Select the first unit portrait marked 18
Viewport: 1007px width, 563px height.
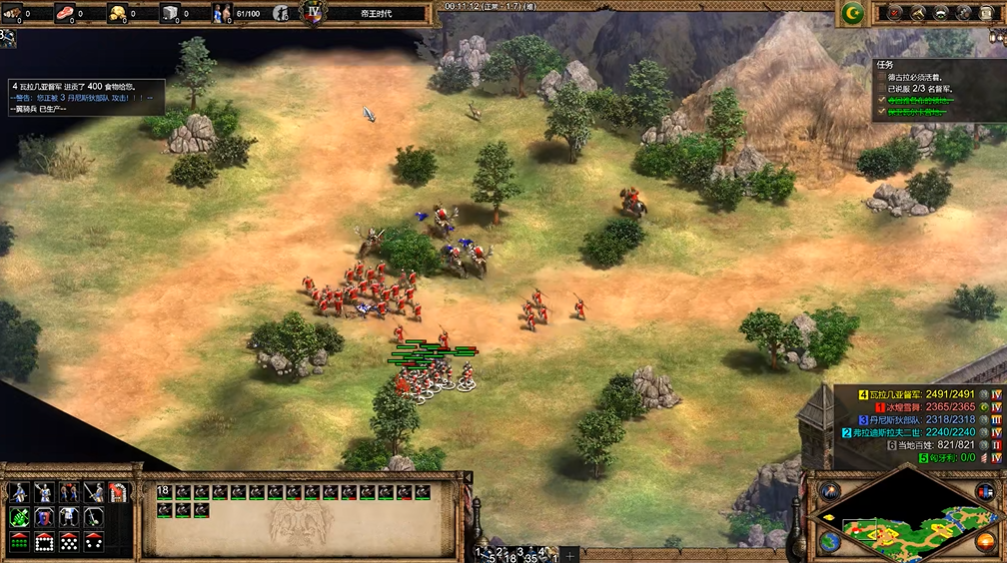coord(166,492)
